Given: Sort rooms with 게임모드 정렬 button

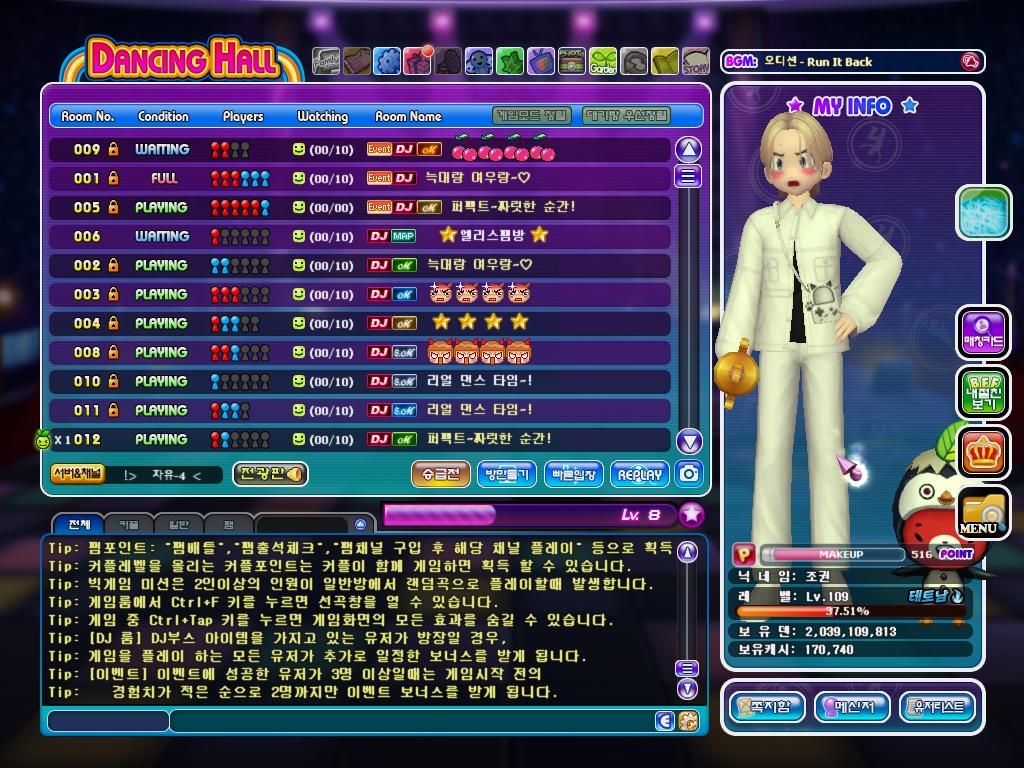Looking at the screenshot, I should (x=533, y=116).
